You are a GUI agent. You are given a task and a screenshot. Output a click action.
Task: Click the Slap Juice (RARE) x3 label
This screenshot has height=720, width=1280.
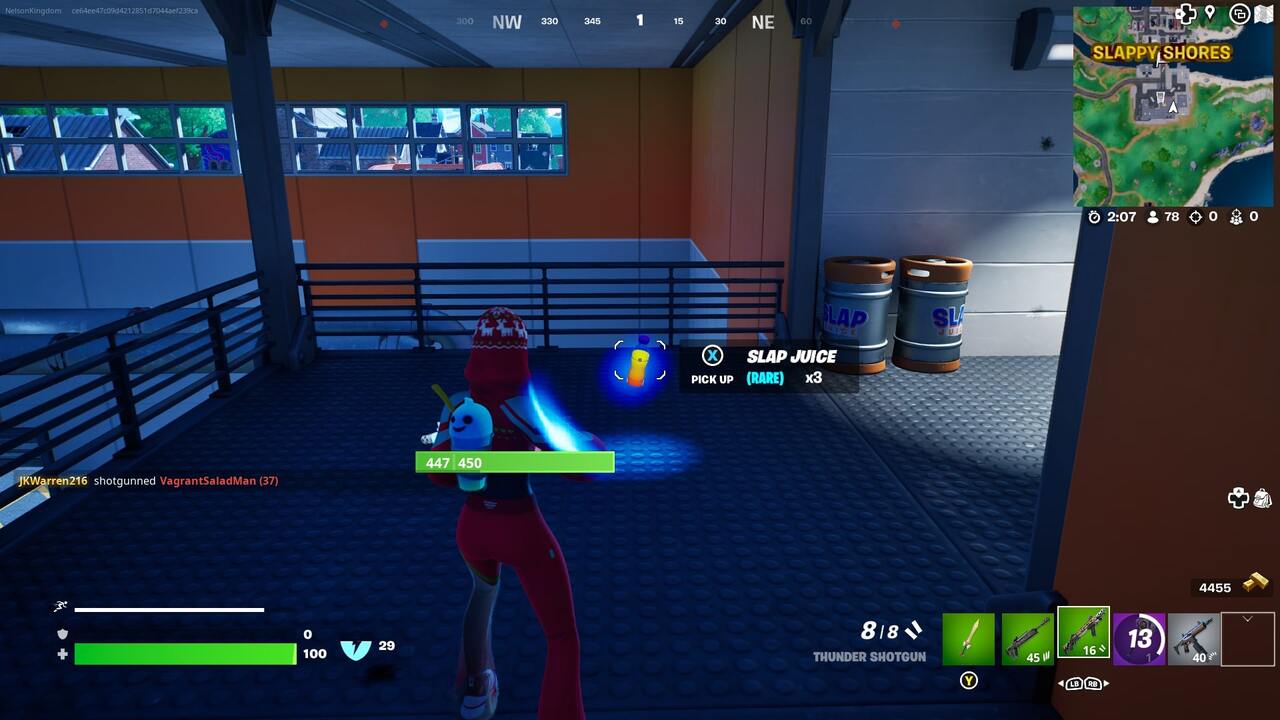pos(790,366)
